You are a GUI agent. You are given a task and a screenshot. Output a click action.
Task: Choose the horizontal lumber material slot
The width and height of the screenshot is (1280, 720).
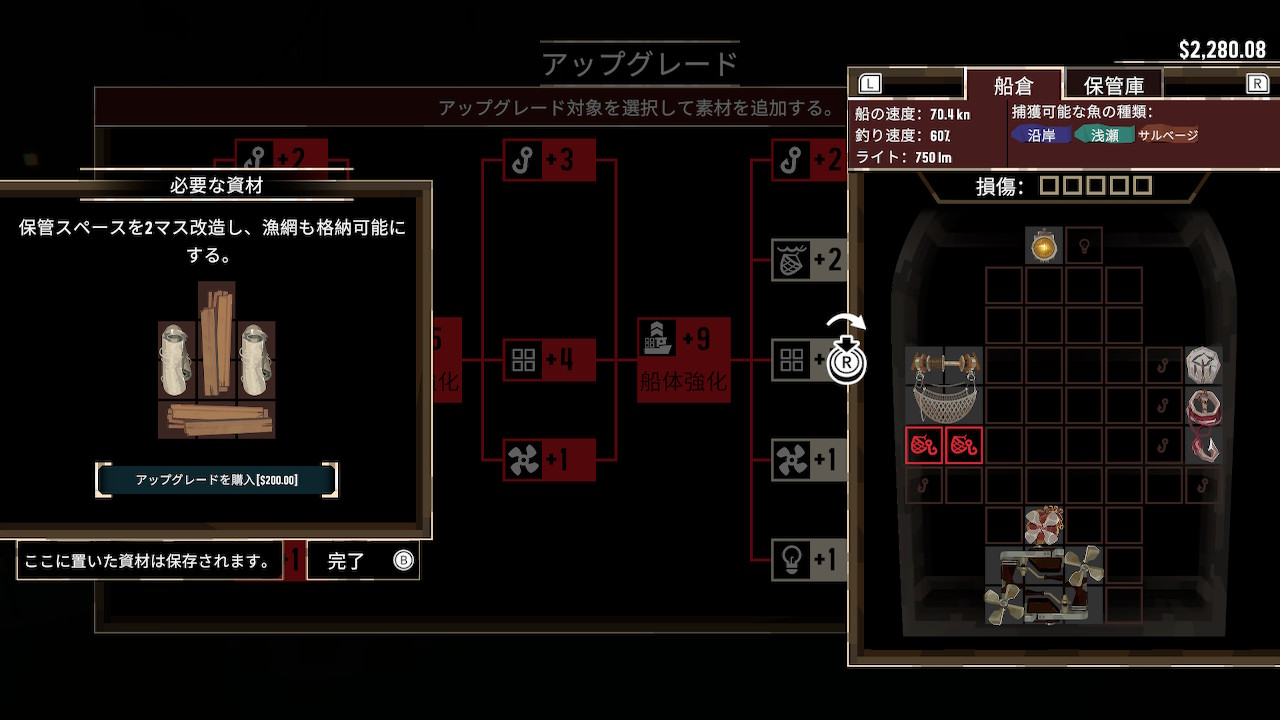click(216, 419)
